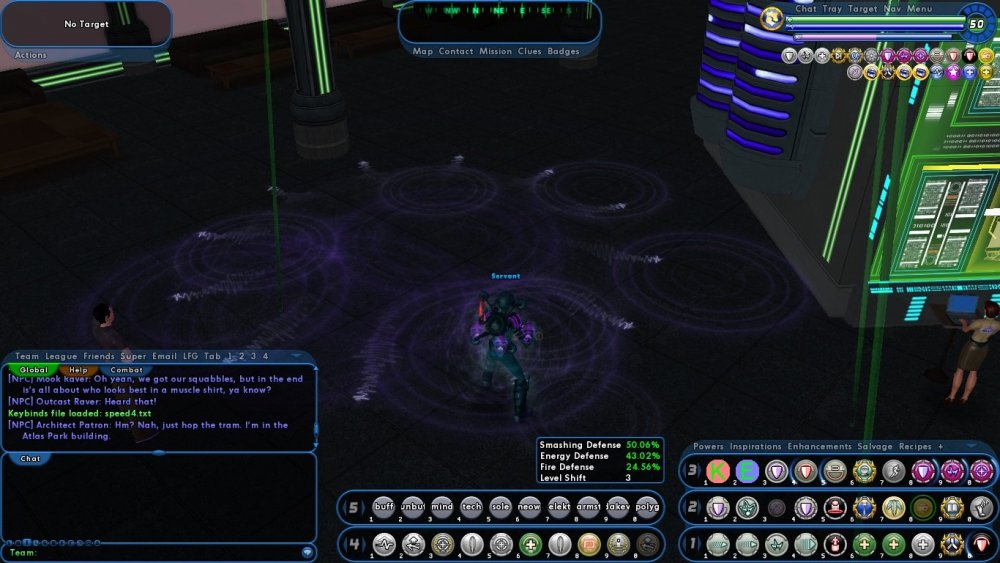Activate the green K power in tray 3
This screenshot has width=1000, height=563.
coord(718,471)
